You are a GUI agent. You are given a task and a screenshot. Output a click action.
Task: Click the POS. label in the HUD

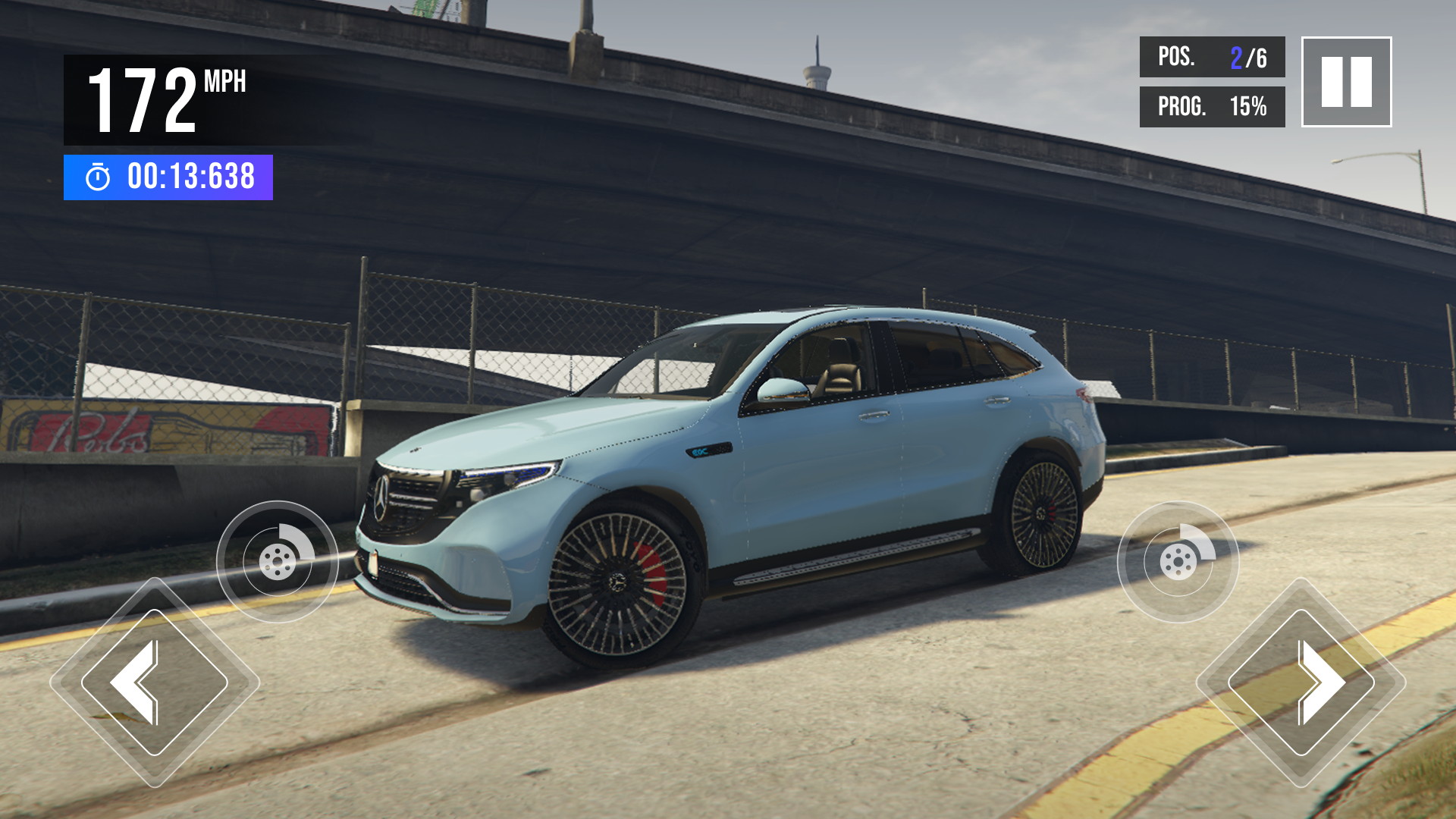(1177, 57)
